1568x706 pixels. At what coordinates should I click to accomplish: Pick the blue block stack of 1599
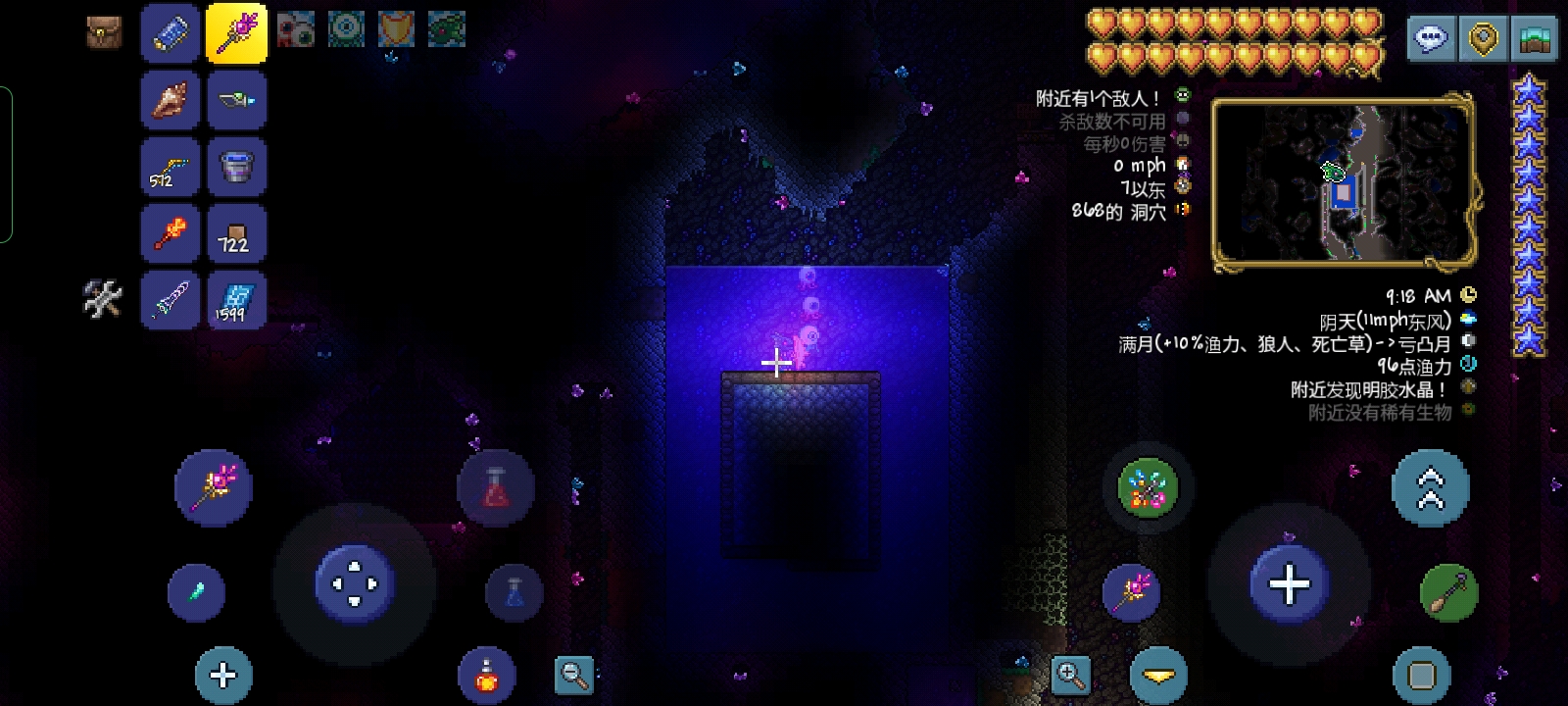[236, 299]
